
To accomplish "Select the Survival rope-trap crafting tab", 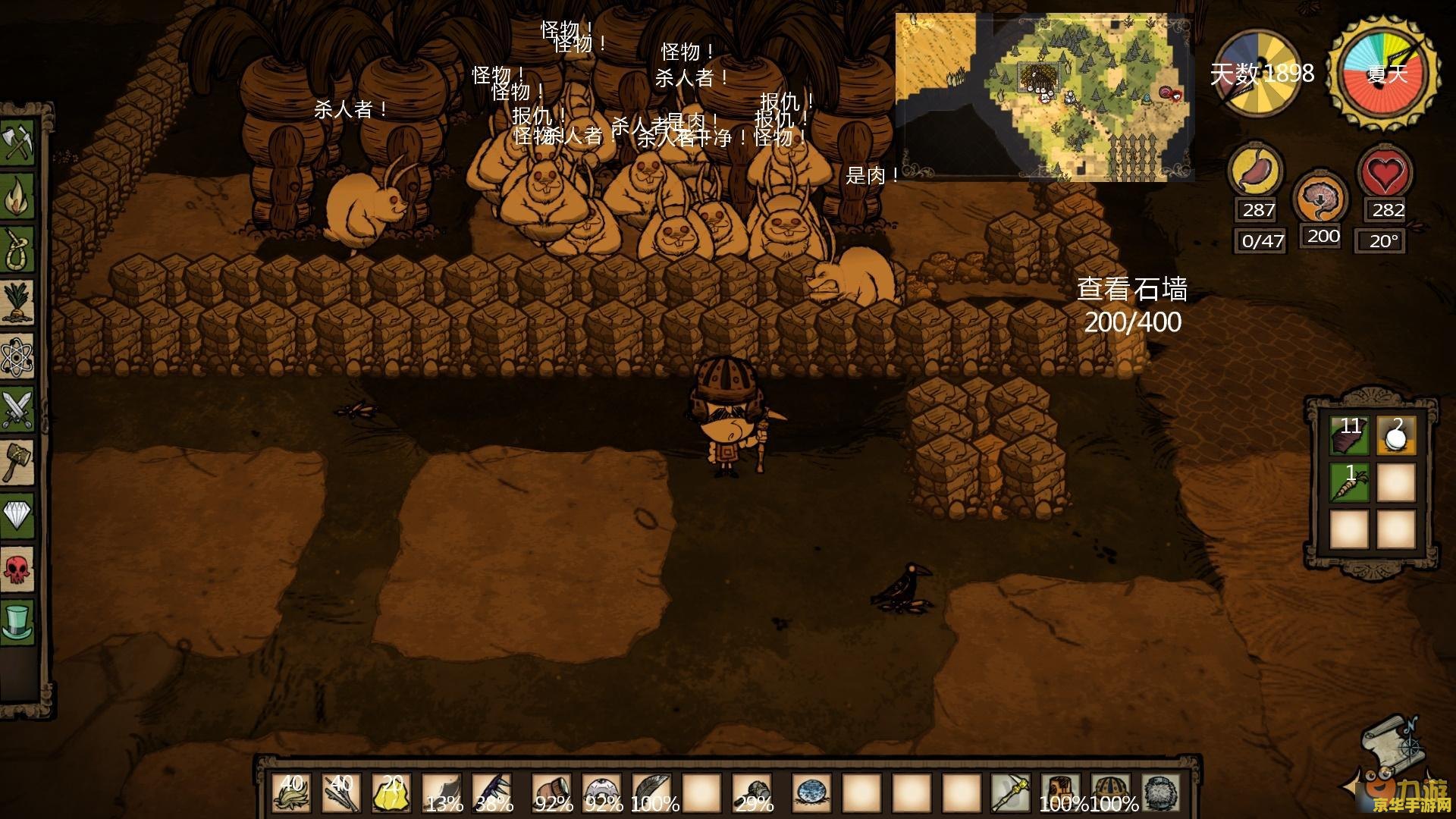I will 18,249.
